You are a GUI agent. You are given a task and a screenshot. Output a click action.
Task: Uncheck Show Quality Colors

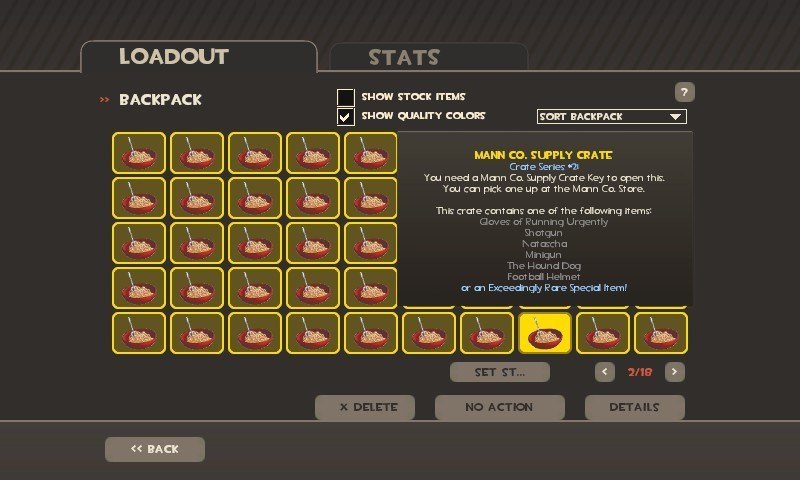pos(346,116)
